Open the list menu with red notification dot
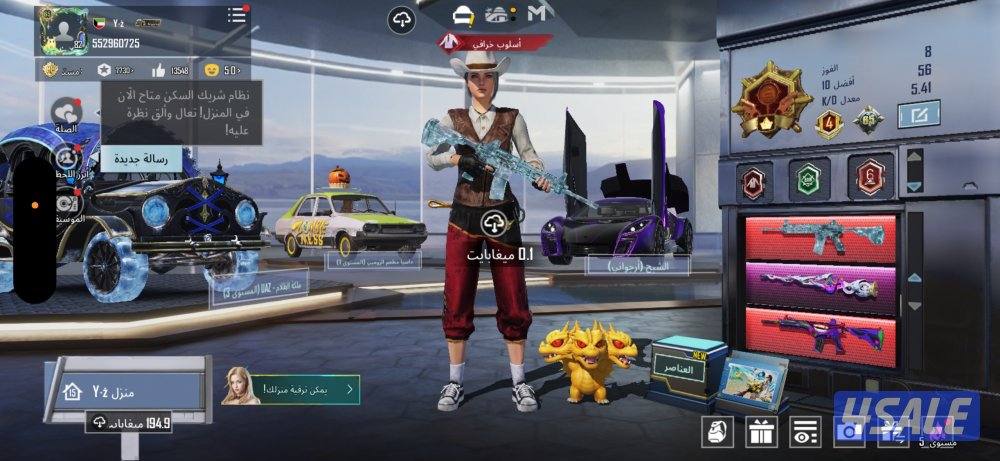1000x461 pixels. click(x=236, y=15)
